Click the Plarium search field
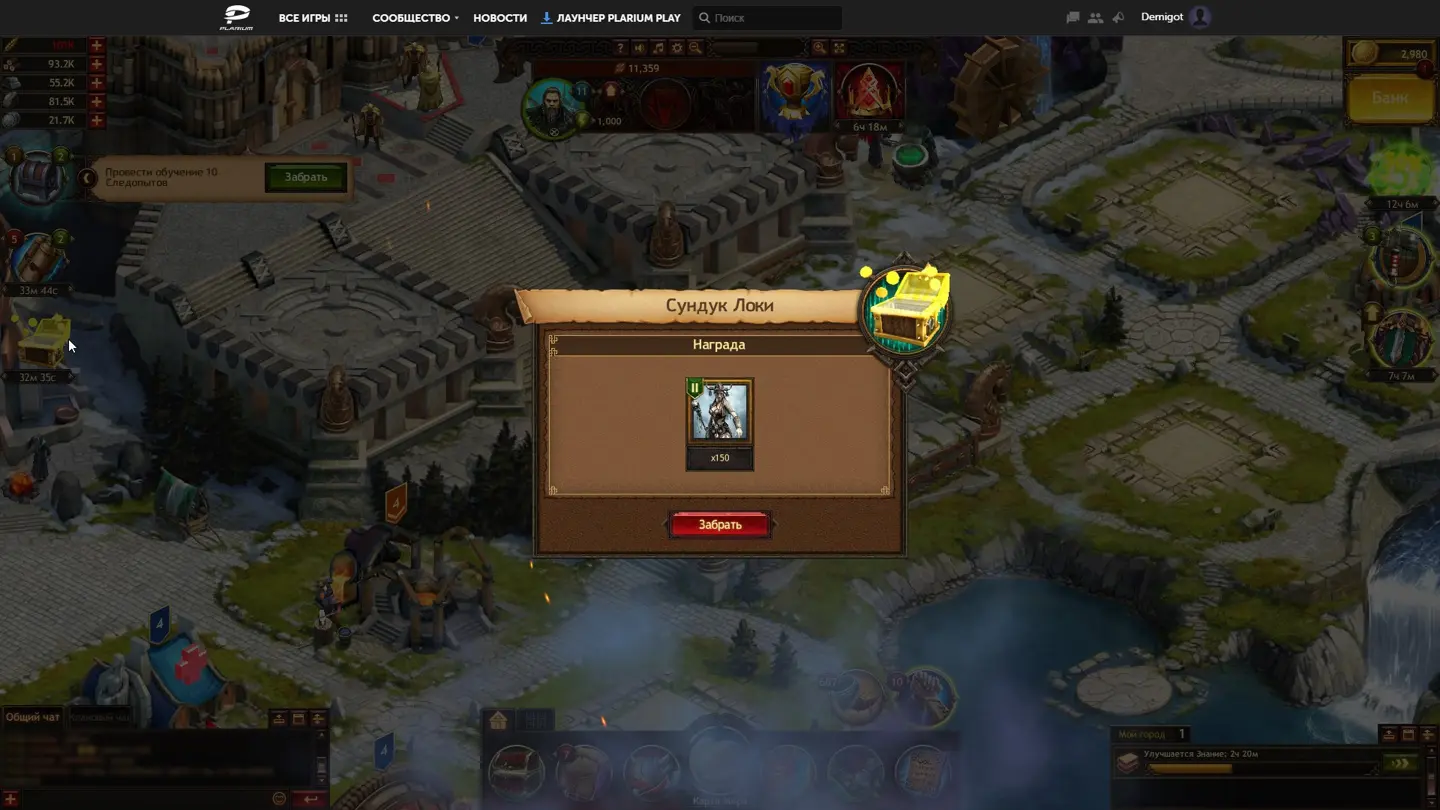This screenshot has width=1440, height=810. (x=770, y=18)
